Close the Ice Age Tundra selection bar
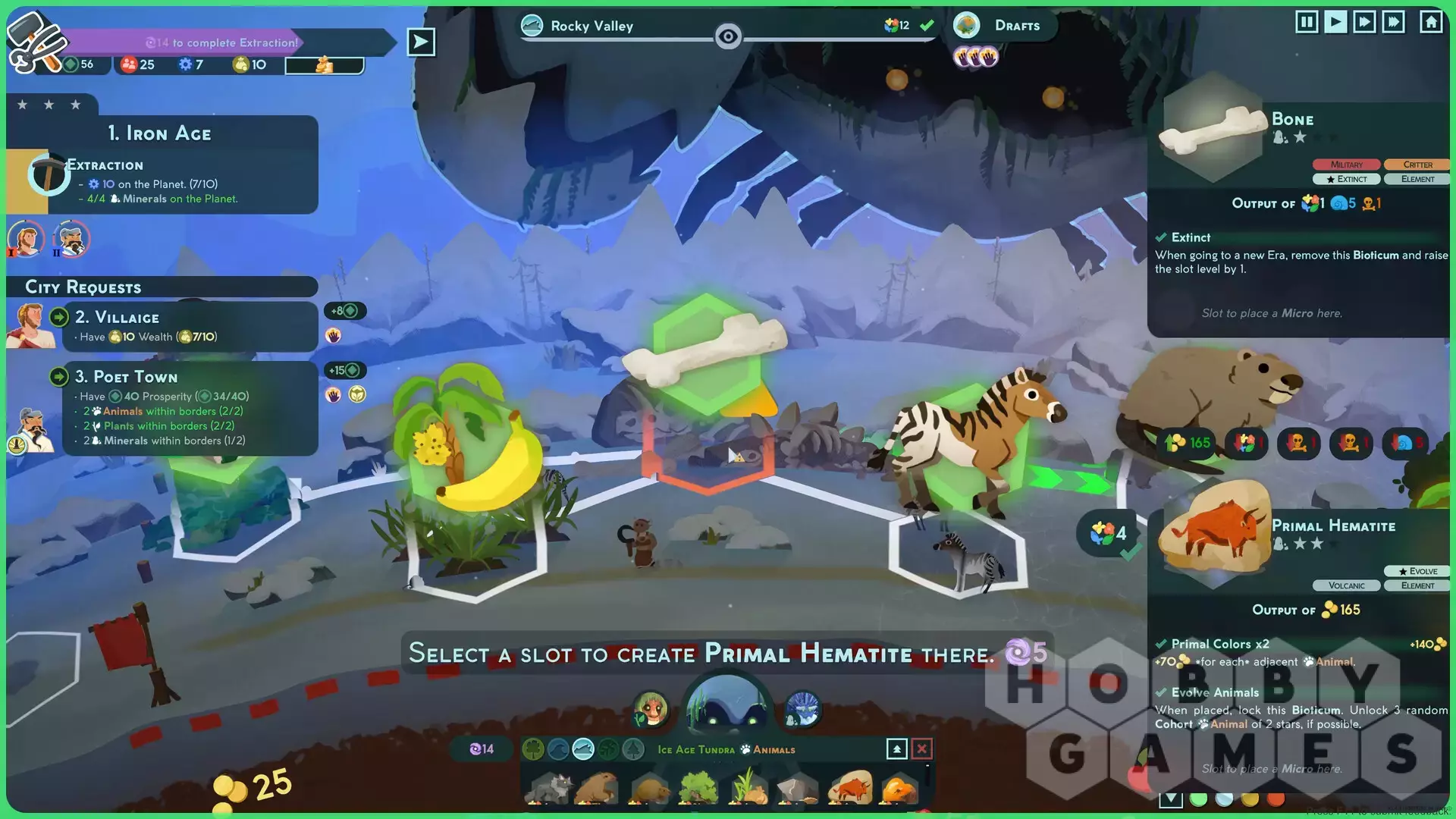 [921, 749]
